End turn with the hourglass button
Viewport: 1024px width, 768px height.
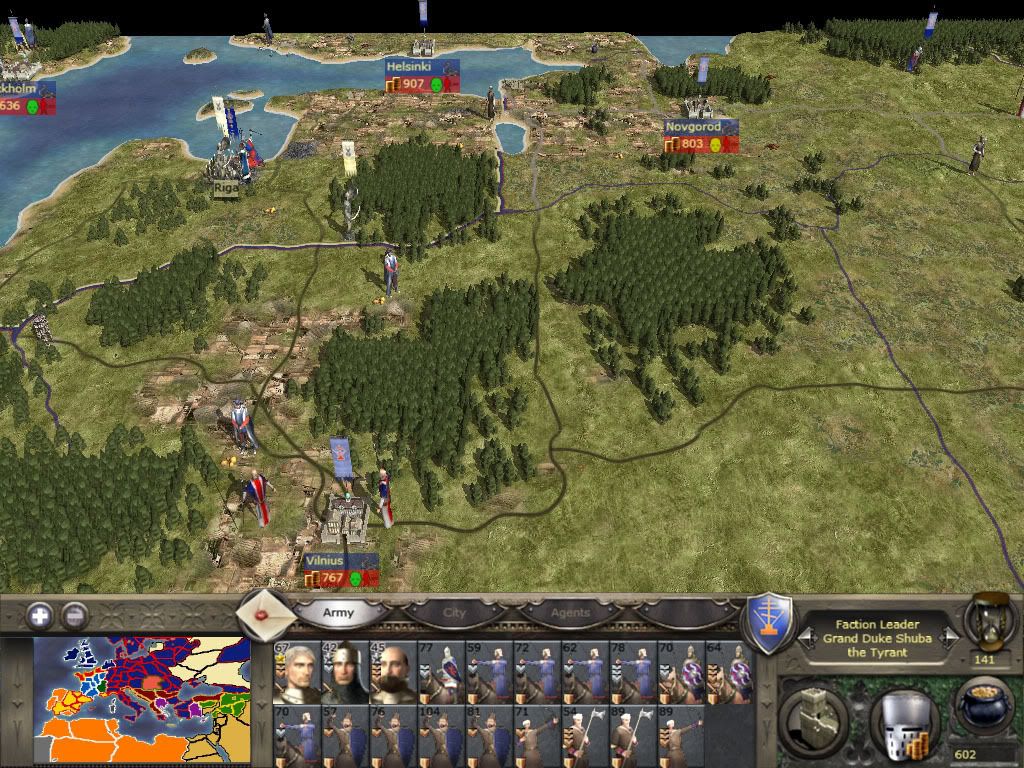pyautogui.click(x=983, y=620)
